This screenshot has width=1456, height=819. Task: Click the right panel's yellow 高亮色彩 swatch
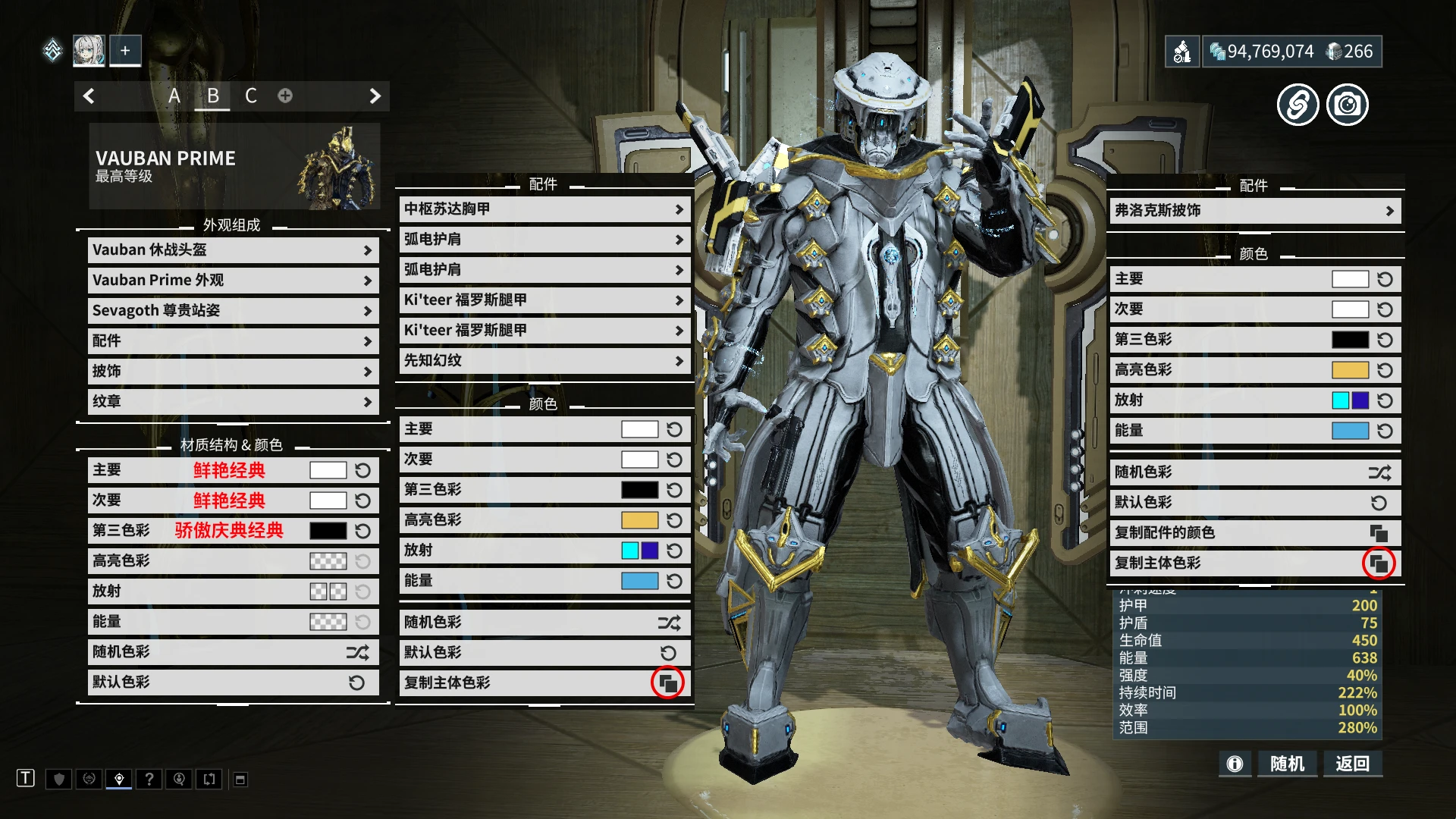point(1350,370)
